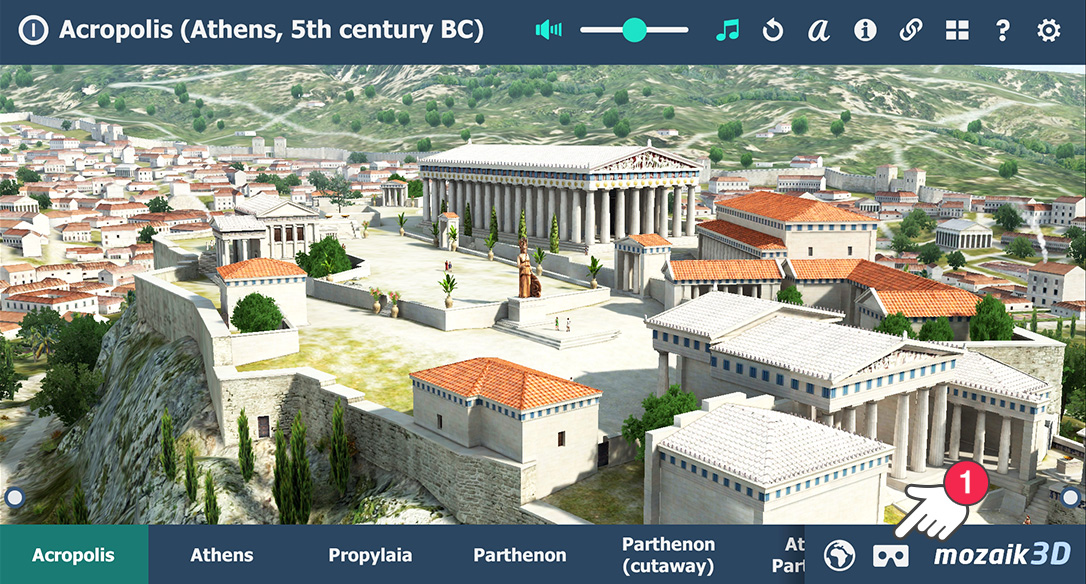Click the pause button beside the title
This screenshot has height=584, width=1086.
[33, 30]
